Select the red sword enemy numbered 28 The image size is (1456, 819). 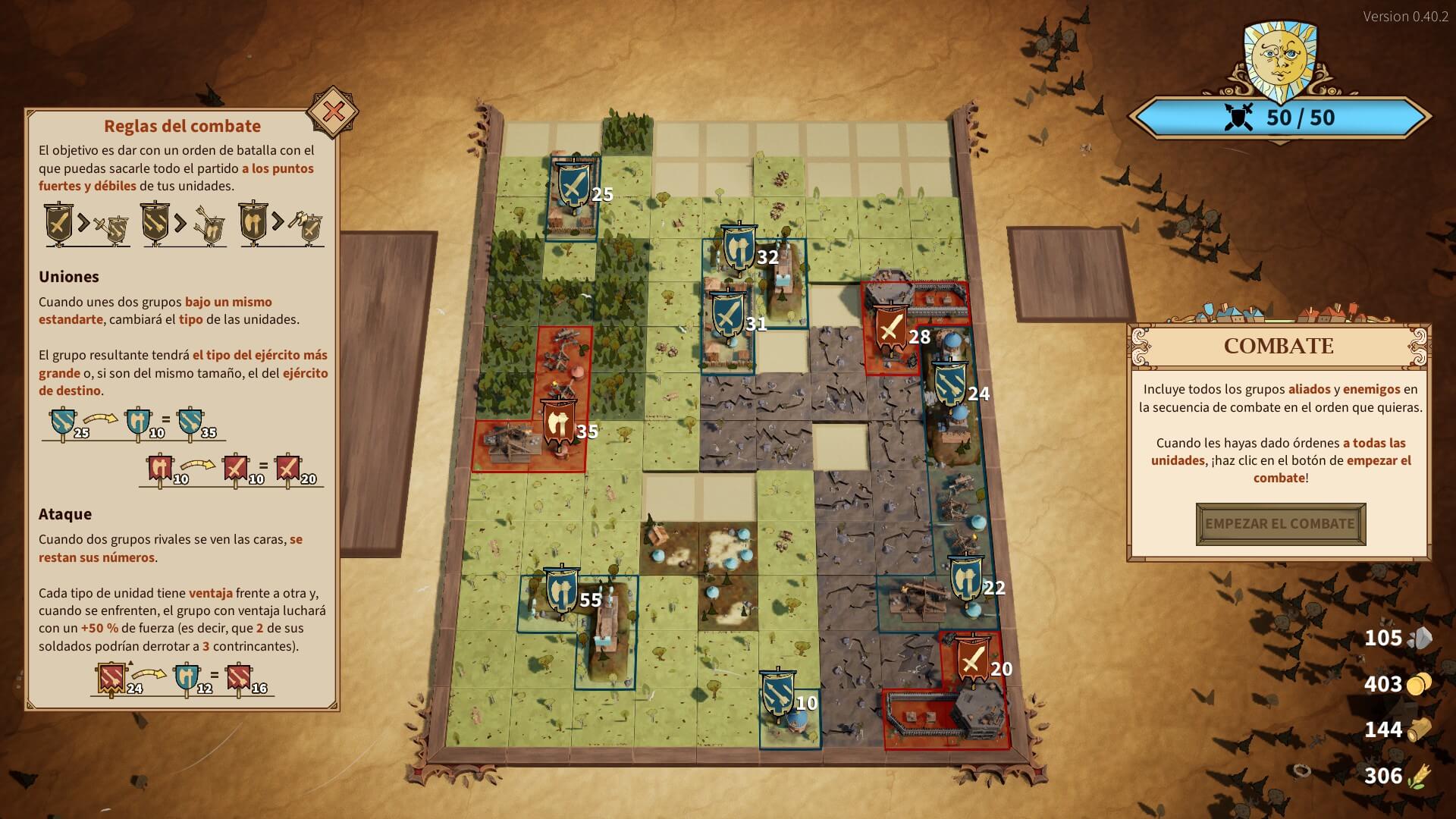click(891, 327)
